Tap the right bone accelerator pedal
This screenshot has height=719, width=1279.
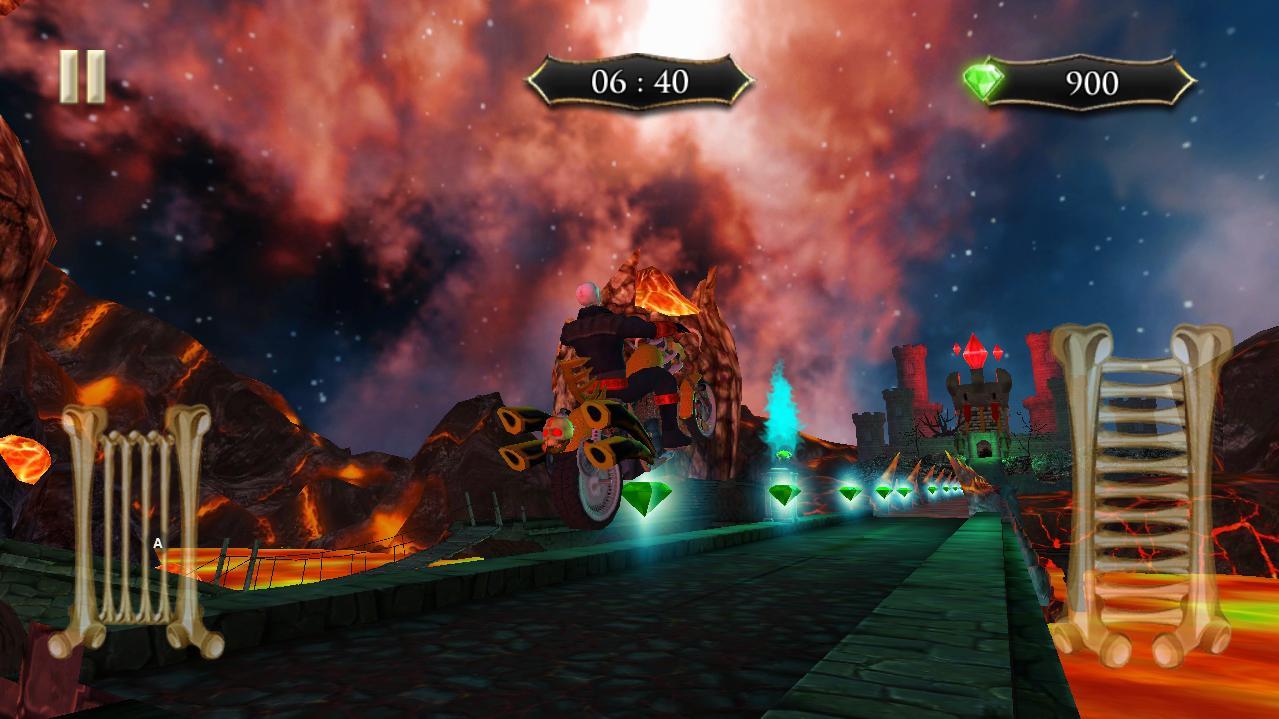1141,493
